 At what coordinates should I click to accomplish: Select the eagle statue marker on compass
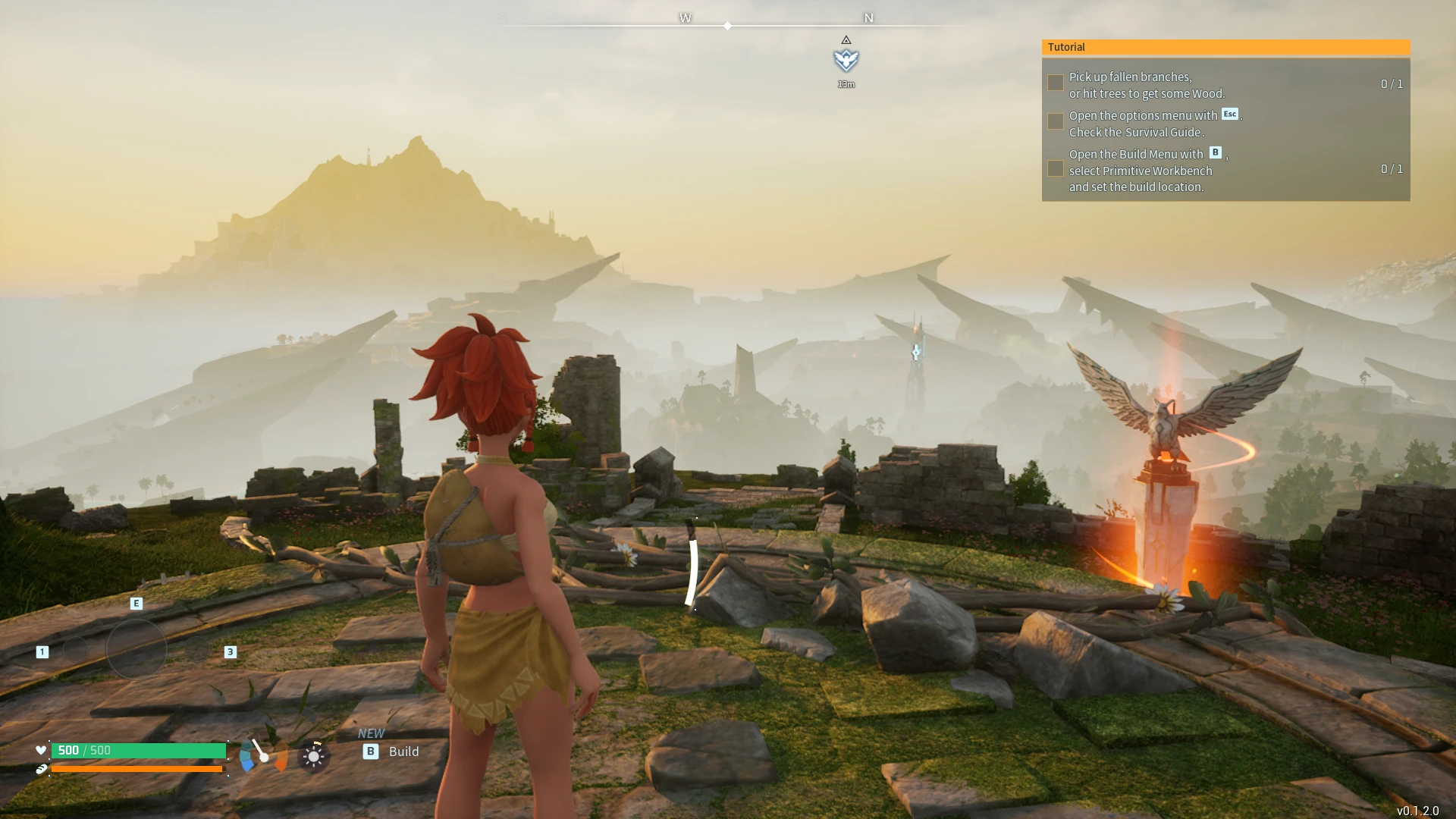846,60
